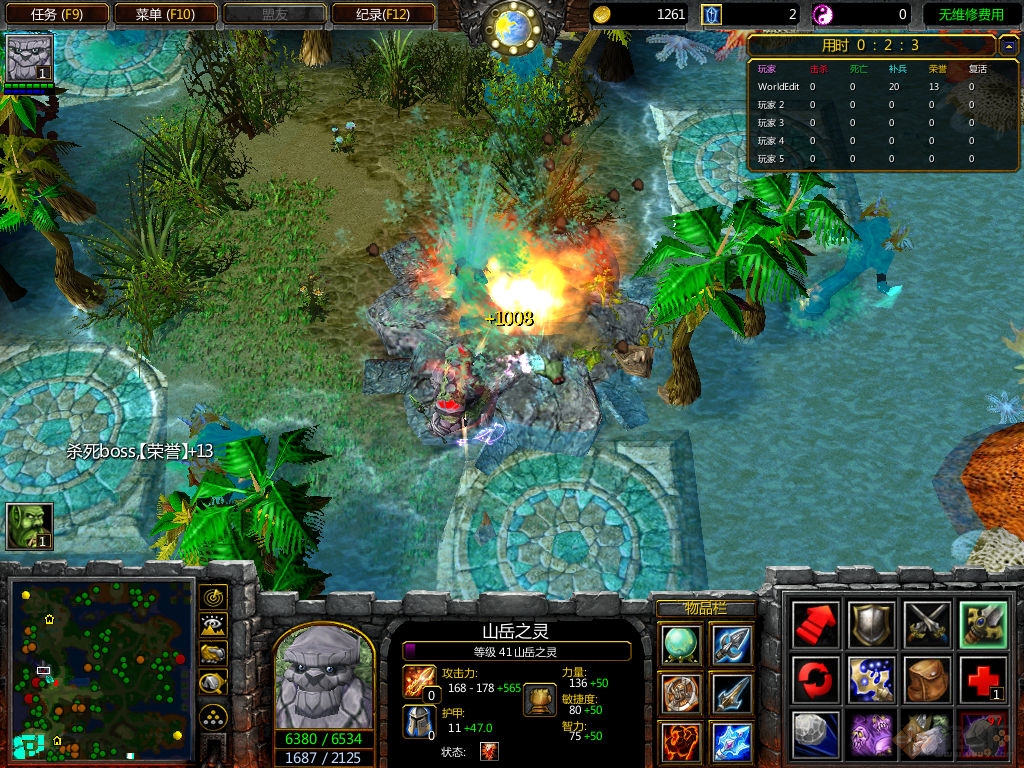This screenshot has height=768, width=1024.
Task: Open the leather backpack ability
Action: click(925, 679)
